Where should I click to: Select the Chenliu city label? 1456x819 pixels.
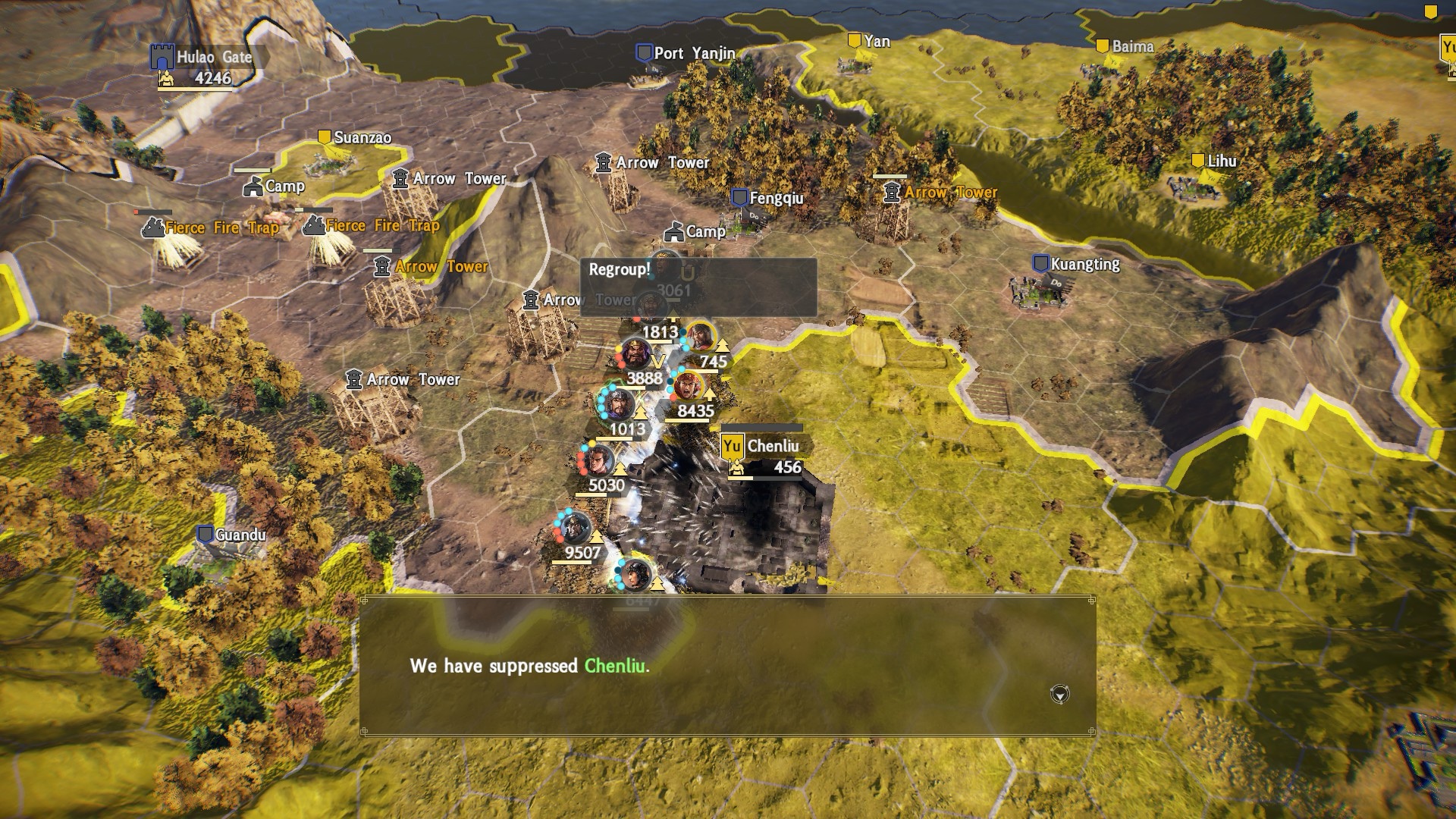[x=771, y=446]
